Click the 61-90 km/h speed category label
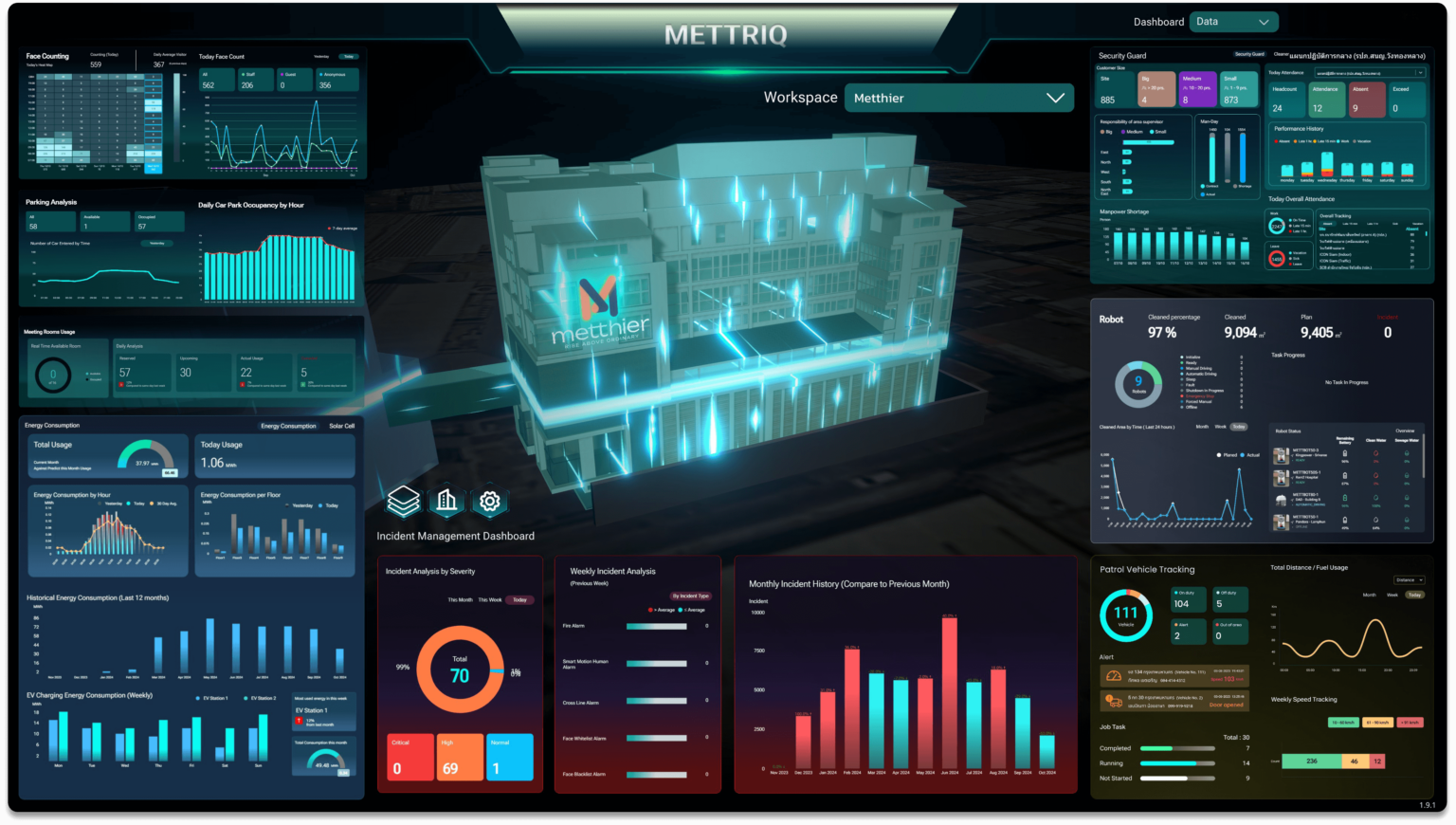 1377,723
